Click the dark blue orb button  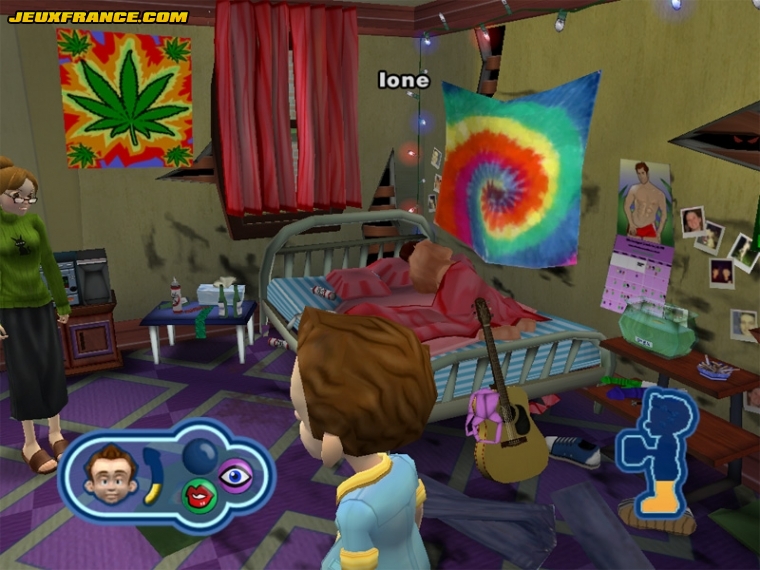199,456
